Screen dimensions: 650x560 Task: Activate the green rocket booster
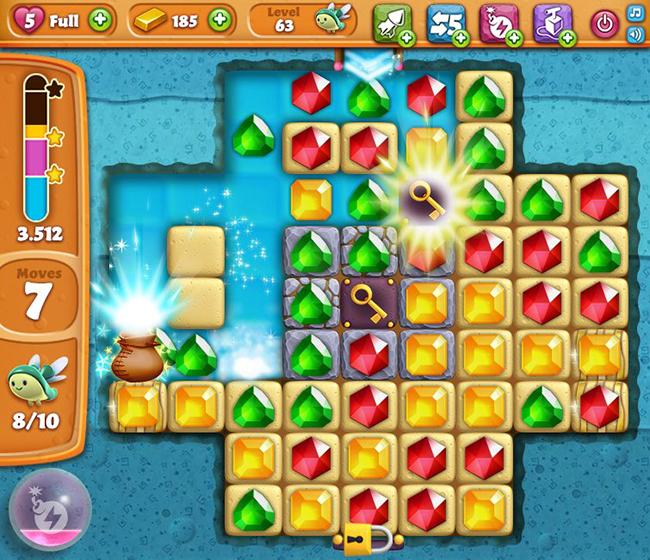391,22
